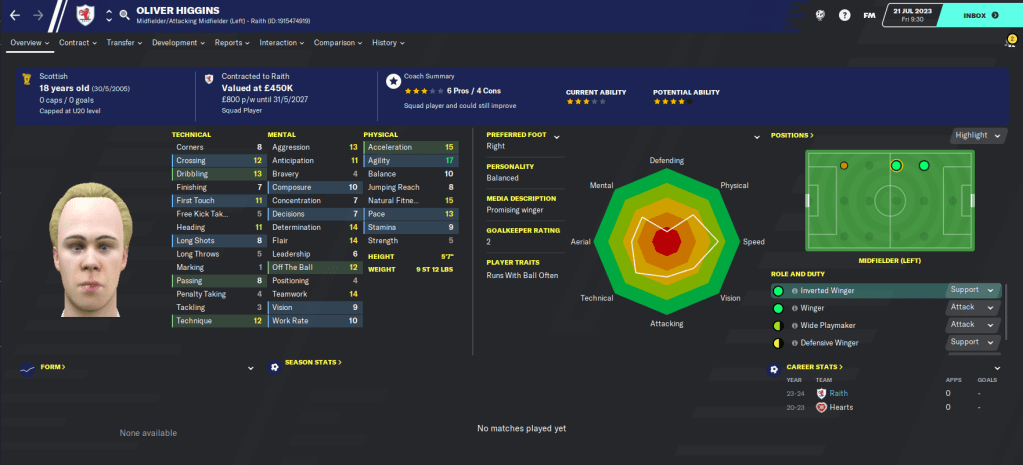Viewport: 1023px width, 465px height.
Task: Open the Career Stats section
Action: coord(816,367)
